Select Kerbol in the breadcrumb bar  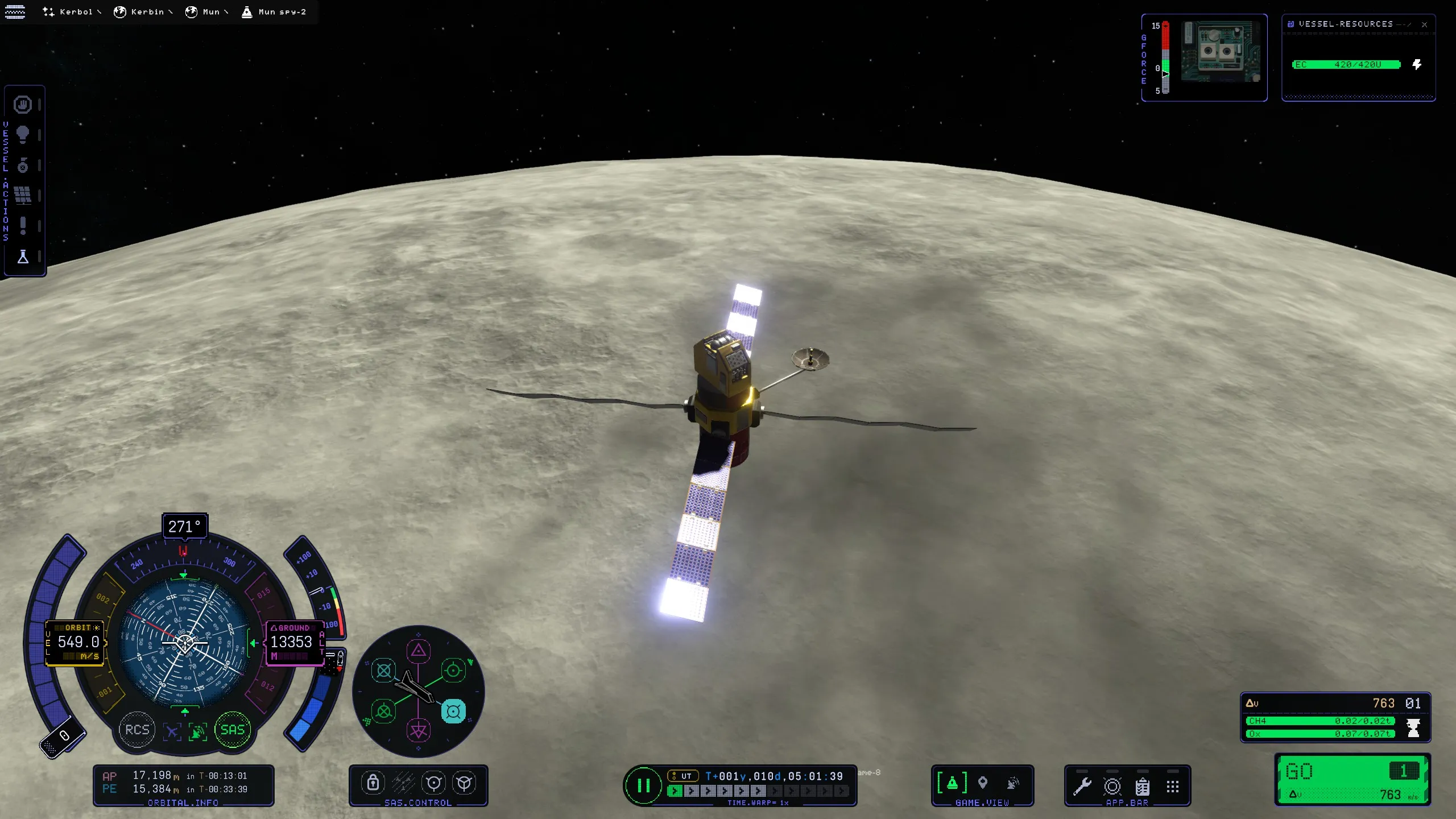pos(76,11)
